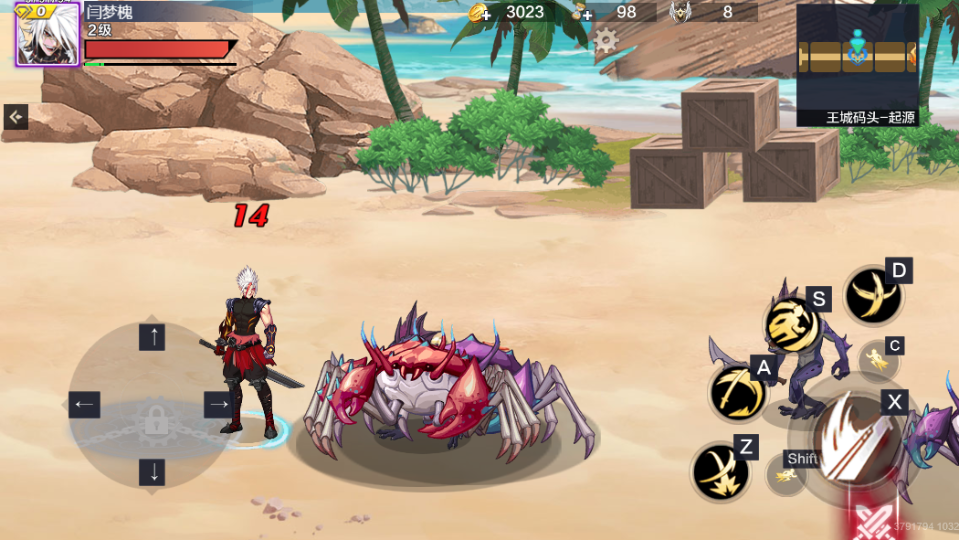Open the gear settings menu
Image resolution: width=959 pixels, height=540 pixels.
pyautogui.click(x=606, y=40)
